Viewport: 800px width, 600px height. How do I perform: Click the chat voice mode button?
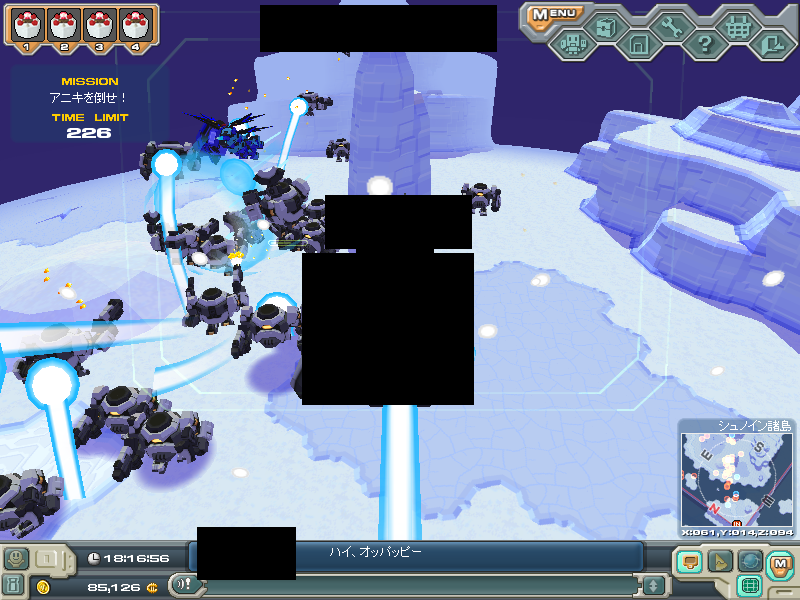pos(183,585)
